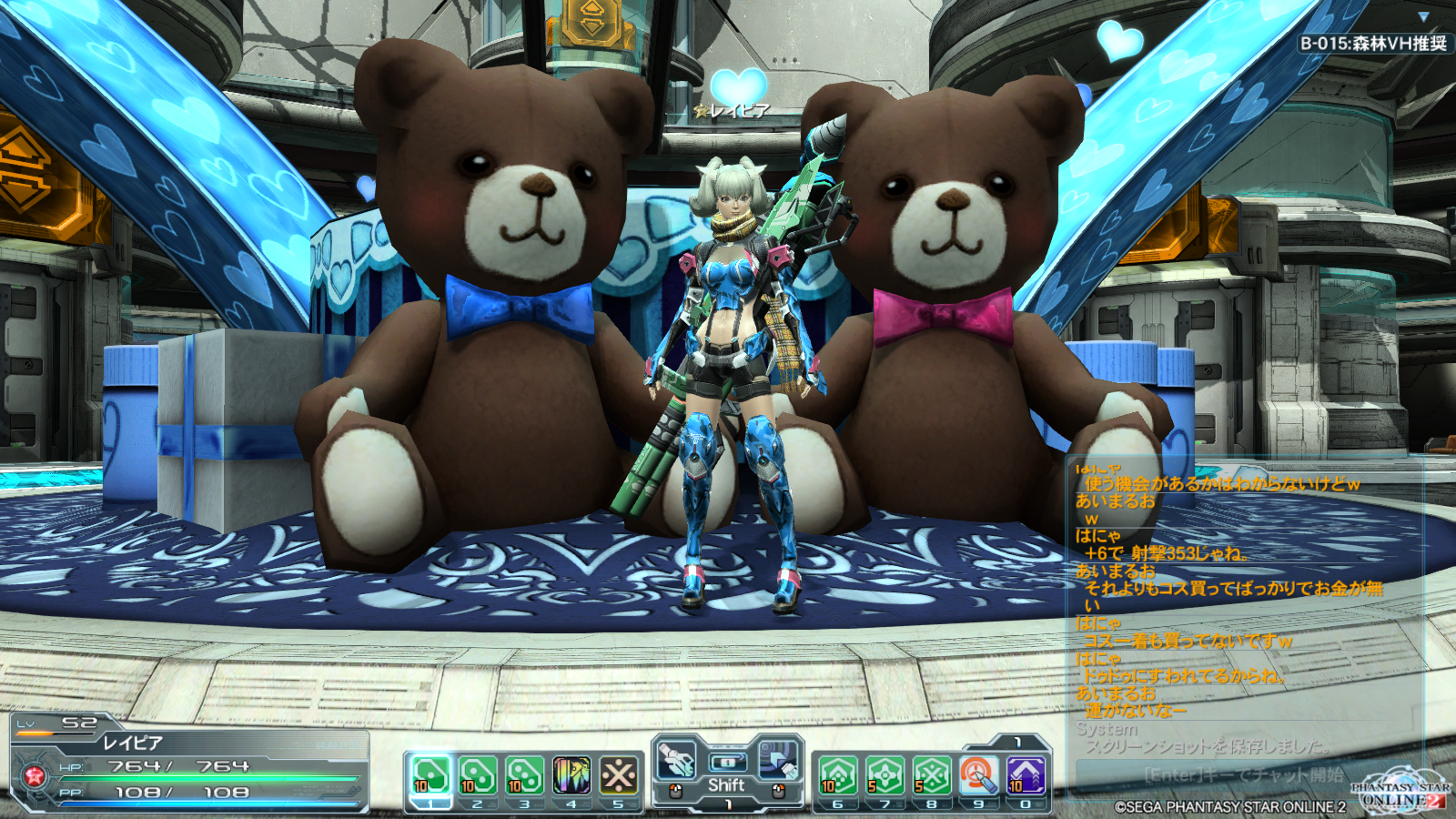Click the weapon palette number indicator under Shift

727,804
